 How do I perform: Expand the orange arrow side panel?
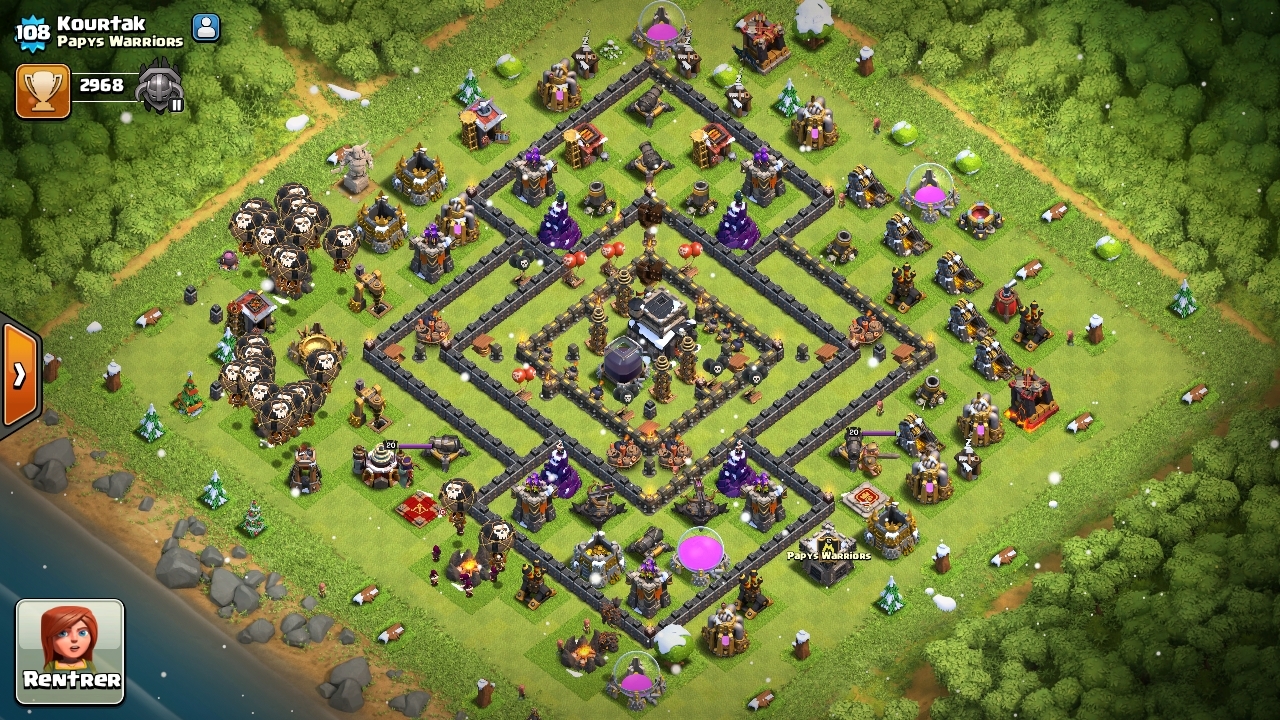(19, 375)
